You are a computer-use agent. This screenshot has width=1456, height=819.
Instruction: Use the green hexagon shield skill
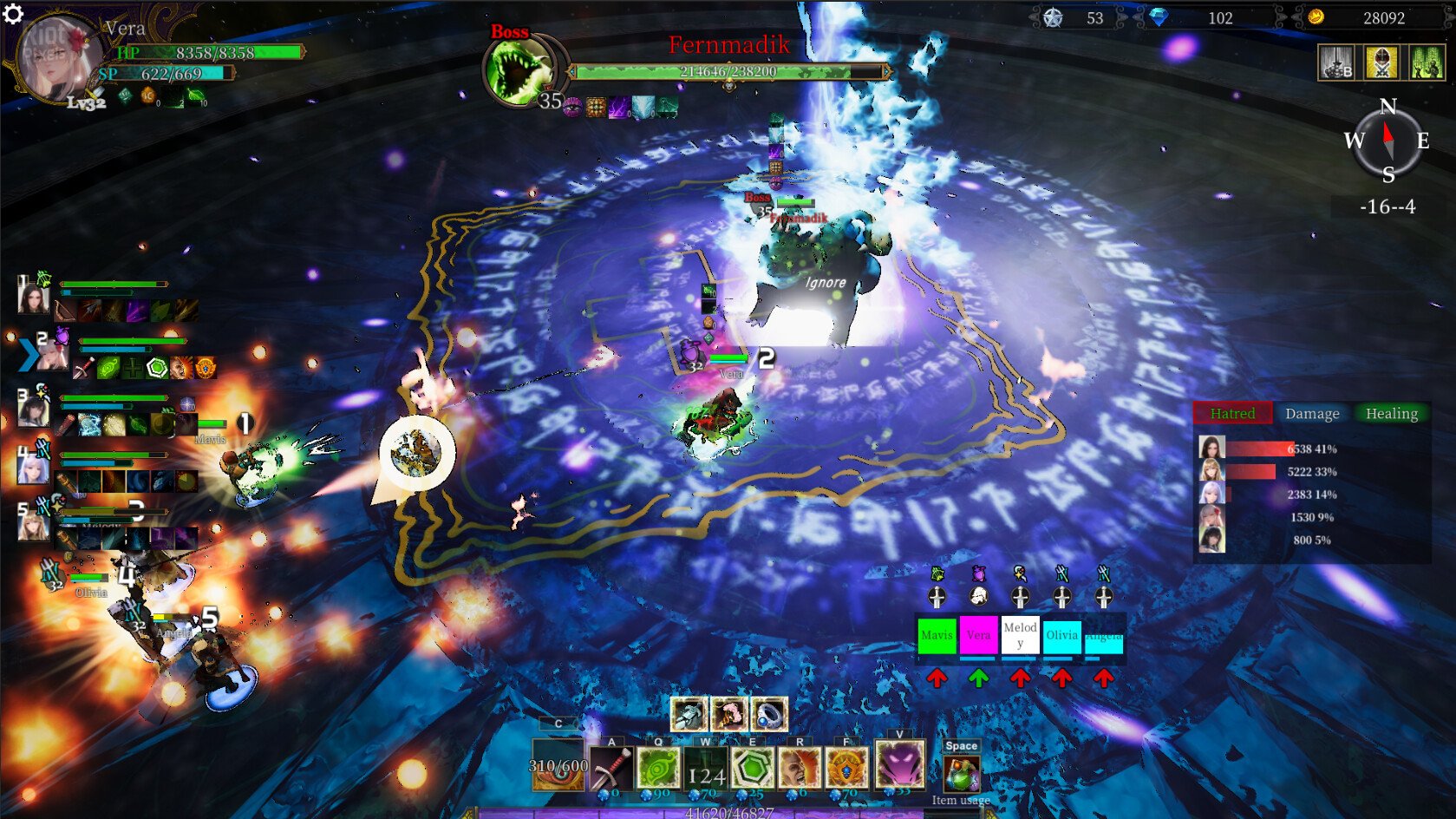pyautogui.click(x=753, y=769)
